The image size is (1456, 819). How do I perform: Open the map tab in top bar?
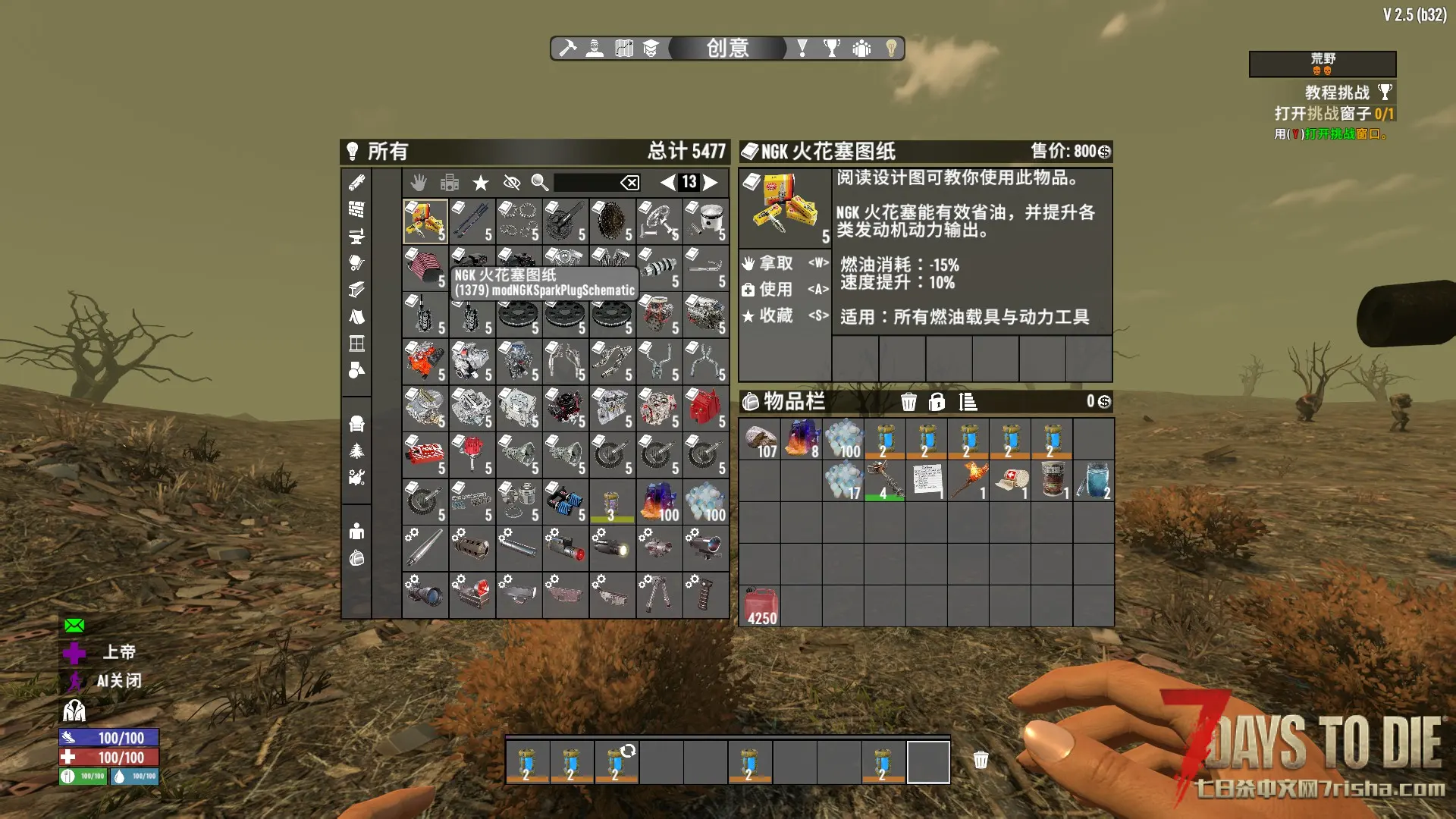point(623,49)
